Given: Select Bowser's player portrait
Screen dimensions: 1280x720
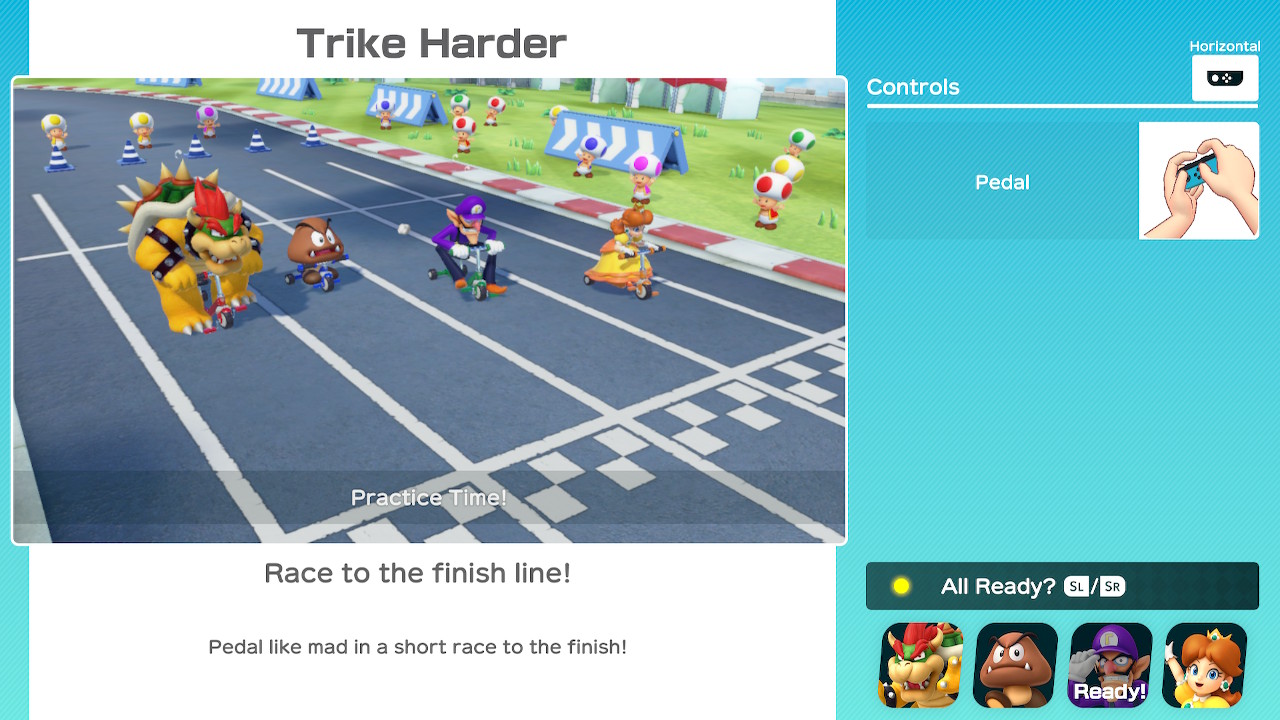Looking at the screenshot, I should point(921,665).
